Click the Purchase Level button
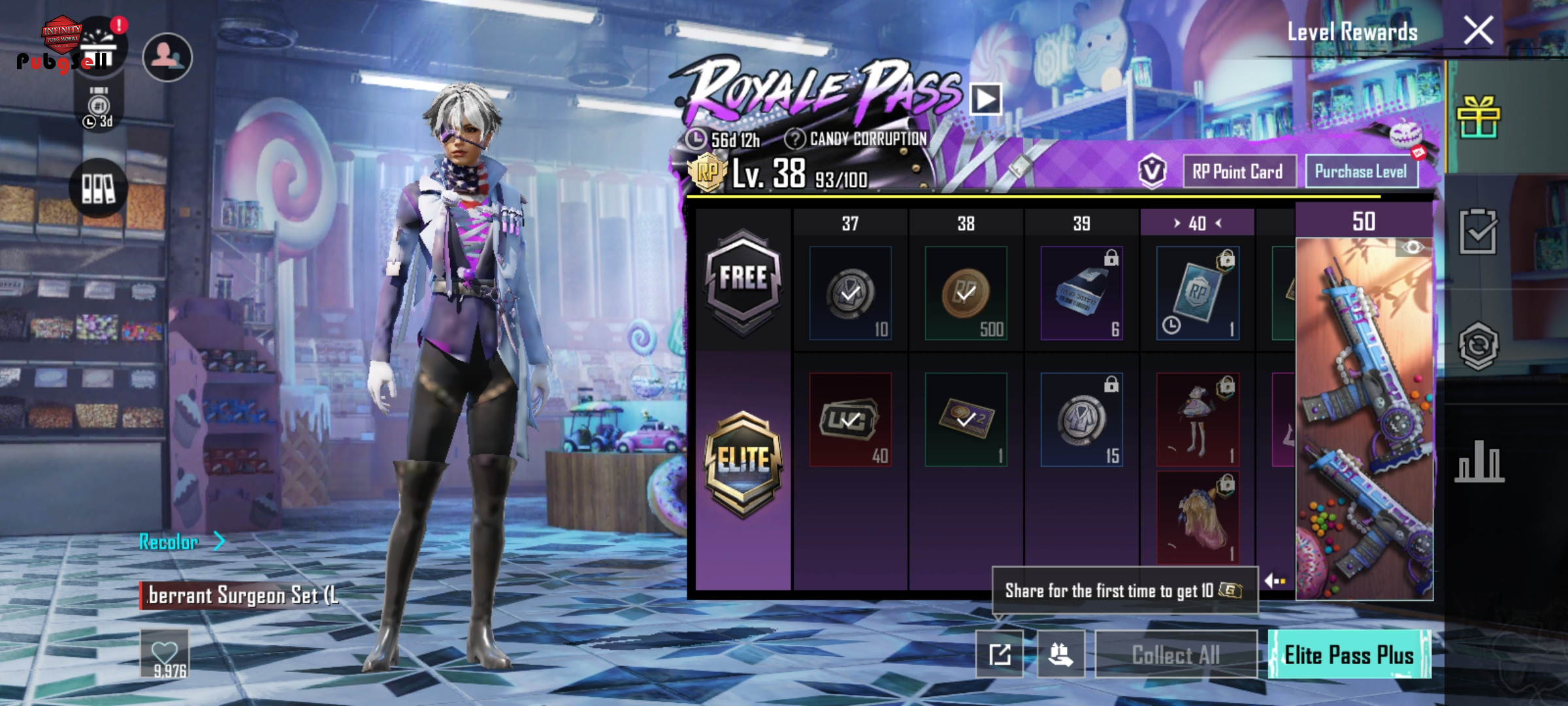Viewport: 1568px width, 706px height. pos(1361,172)
